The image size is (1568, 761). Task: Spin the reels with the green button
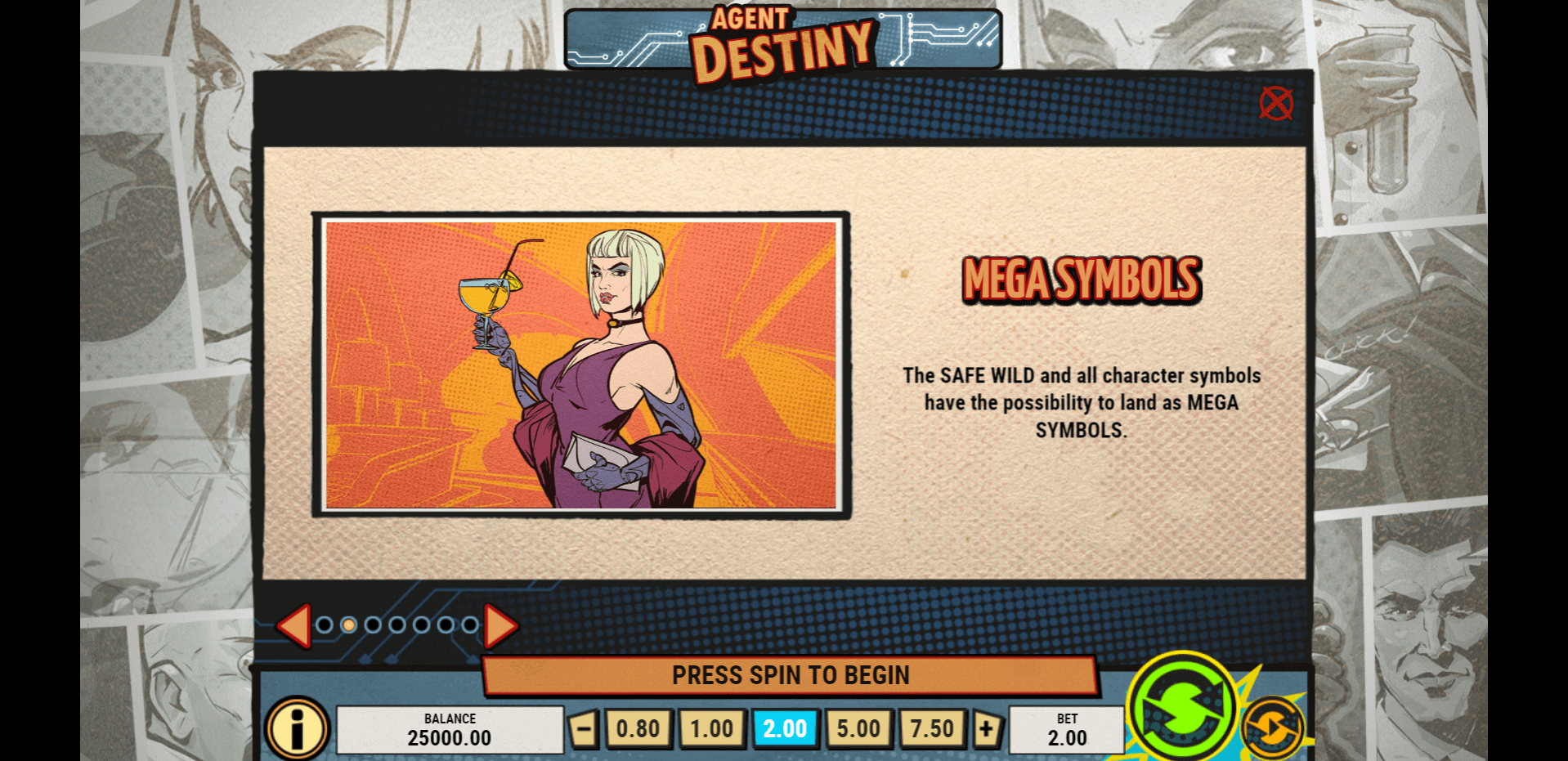pyautogui.click(x=1182, y=705)
